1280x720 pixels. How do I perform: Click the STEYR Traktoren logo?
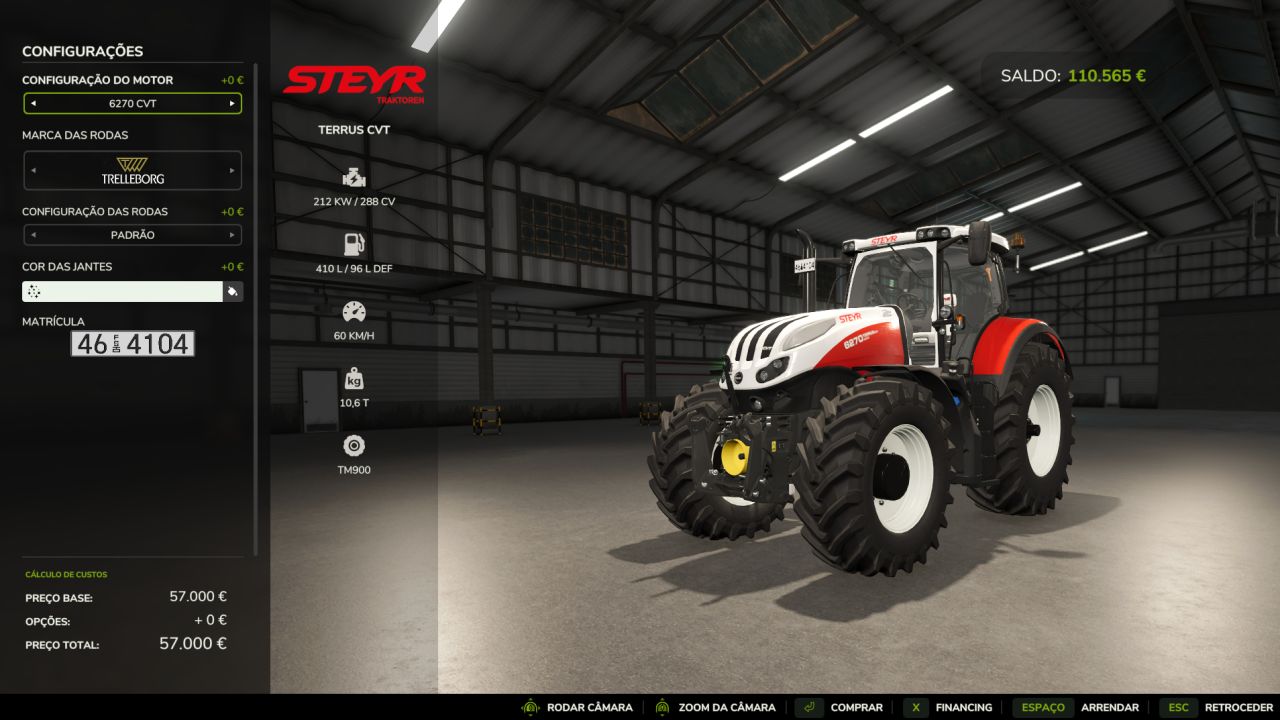[x=355, y=82]
